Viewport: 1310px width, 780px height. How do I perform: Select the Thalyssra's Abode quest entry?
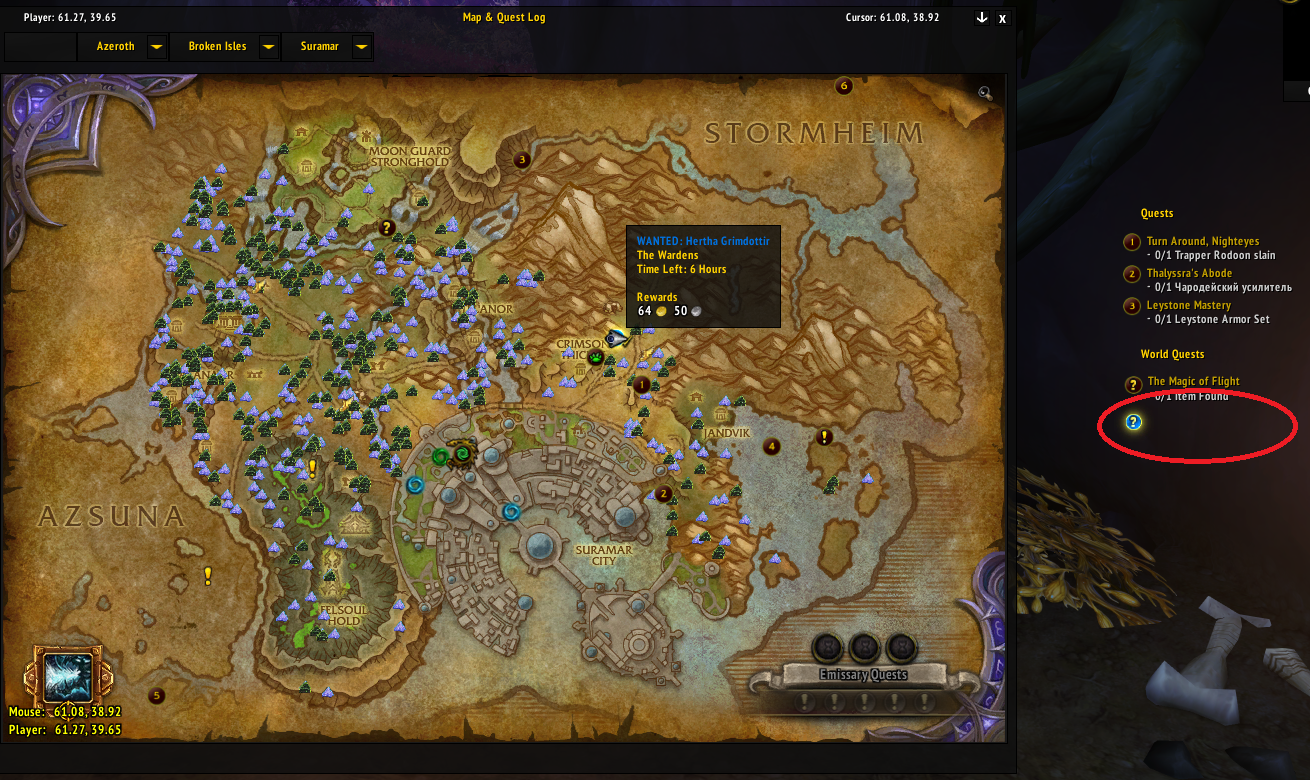1189,273
